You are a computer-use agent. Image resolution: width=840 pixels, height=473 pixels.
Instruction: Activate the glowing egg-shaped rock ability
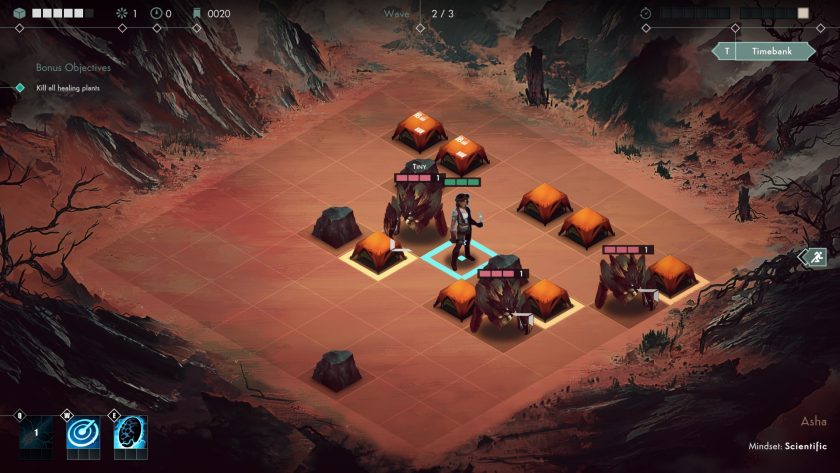click(x=130, y=433)
